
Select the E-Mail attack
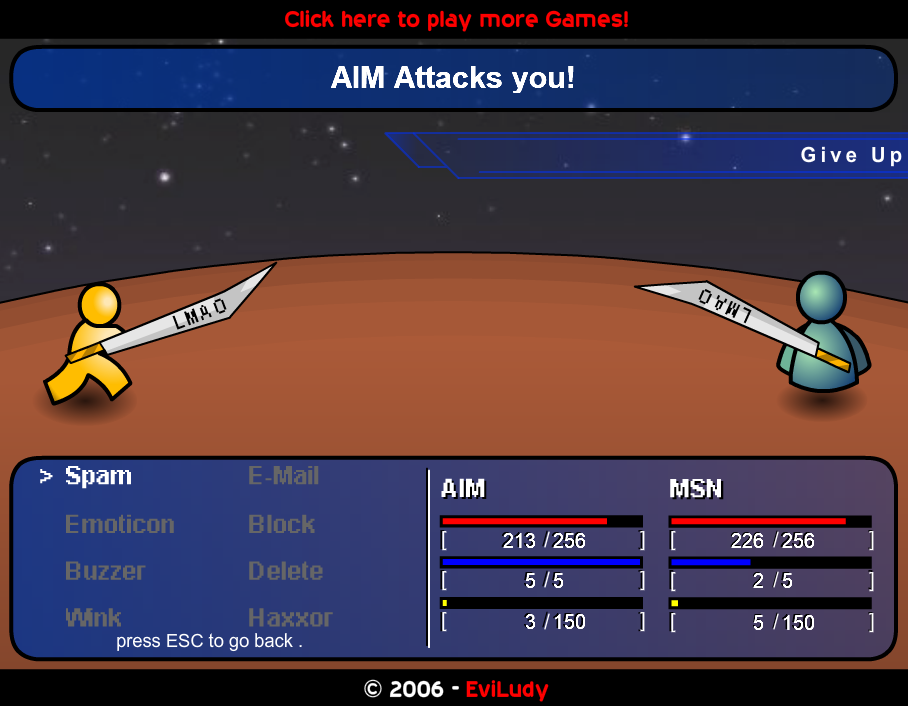point(283,476)
